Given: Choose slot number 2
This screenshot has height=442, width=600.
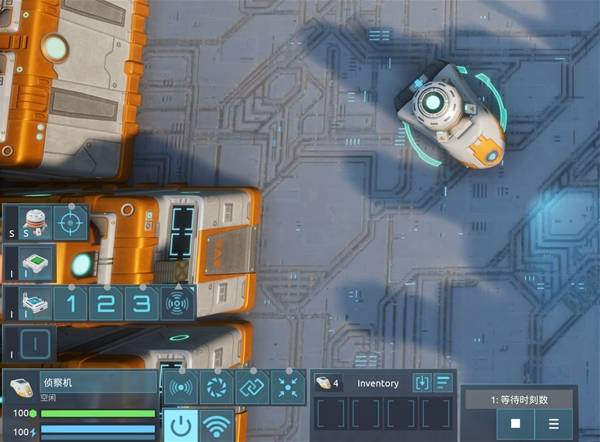Looking at the screenshot, I should click(106, 303).
